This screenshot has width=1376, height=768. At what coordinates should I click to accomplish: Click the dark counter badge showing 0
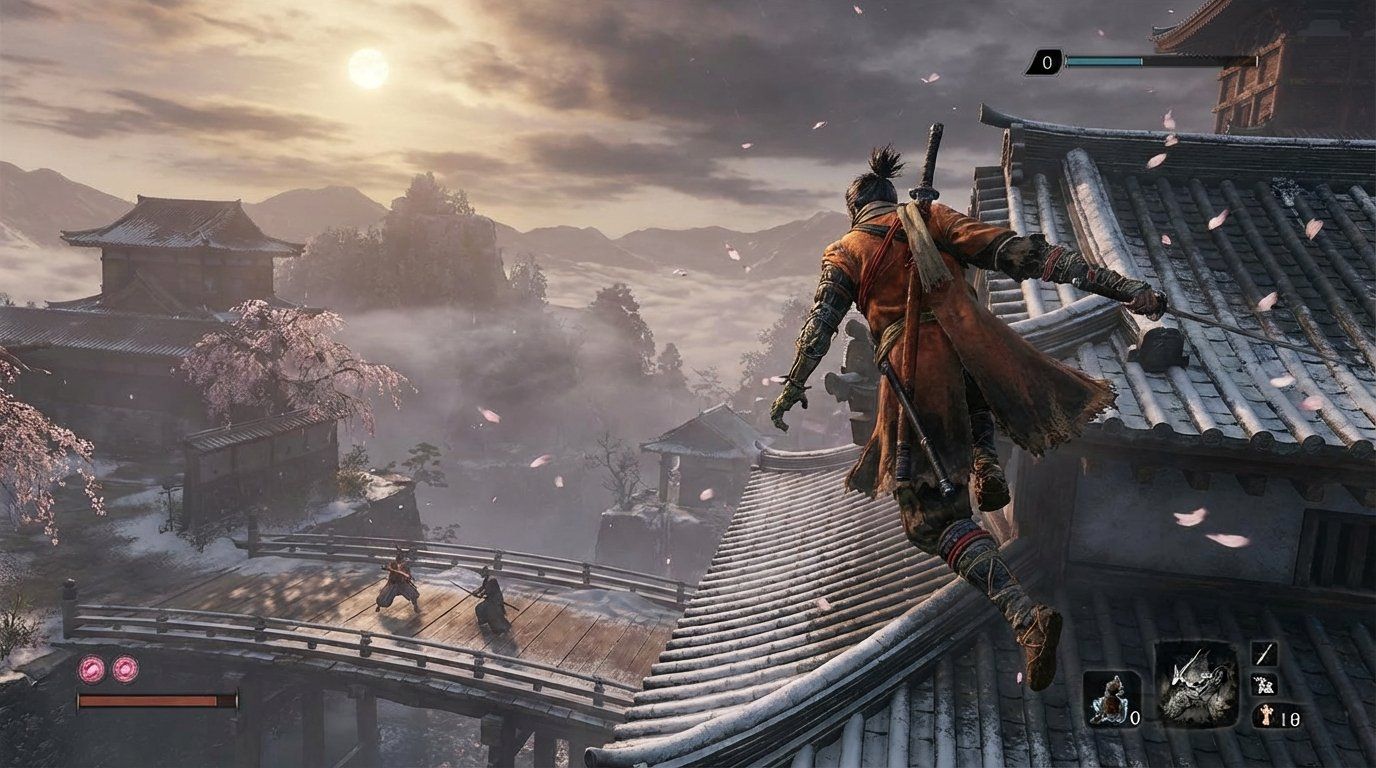[1046, 60]
